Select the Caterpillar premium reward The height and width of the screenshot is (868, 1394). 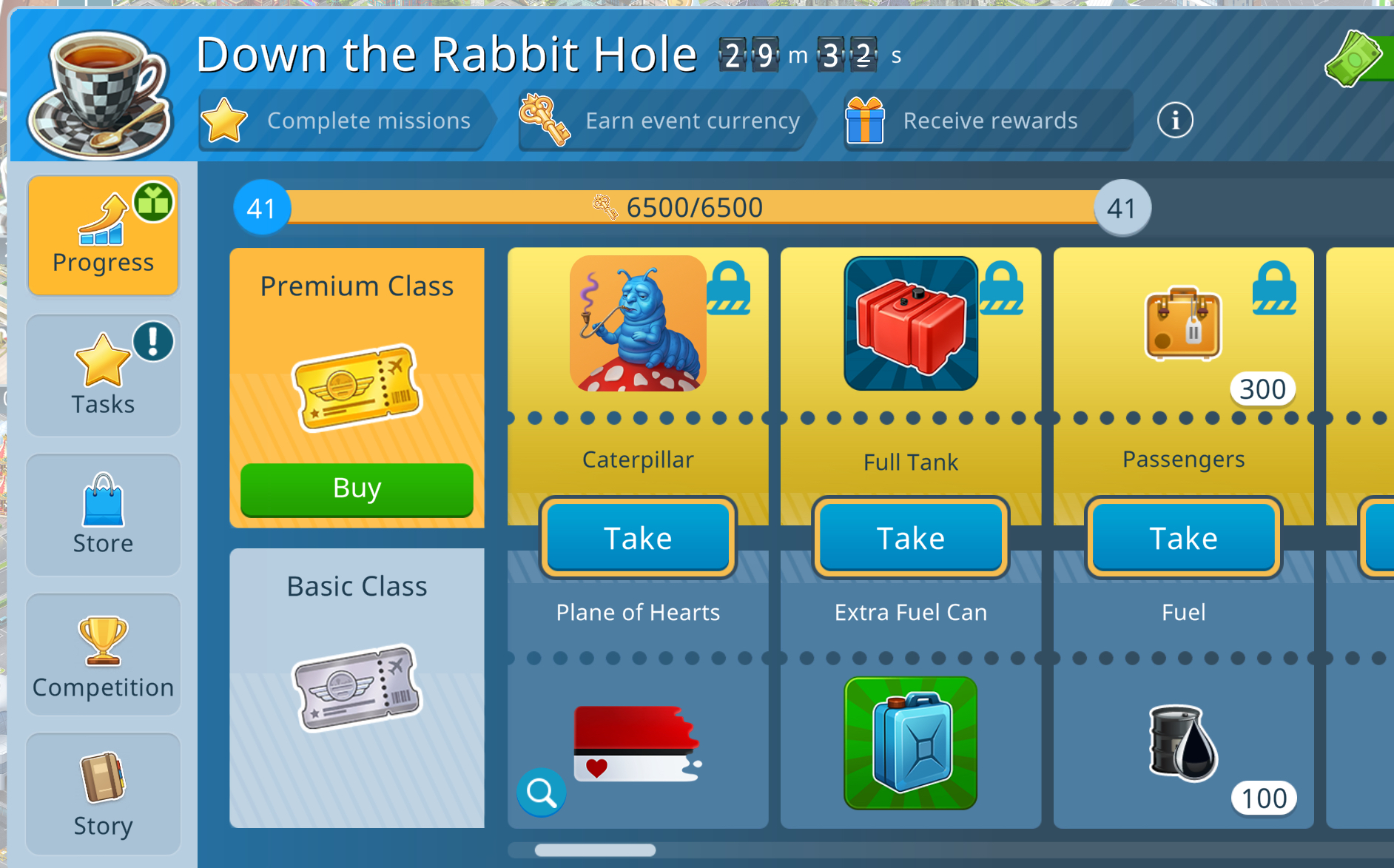coord(638,324)
